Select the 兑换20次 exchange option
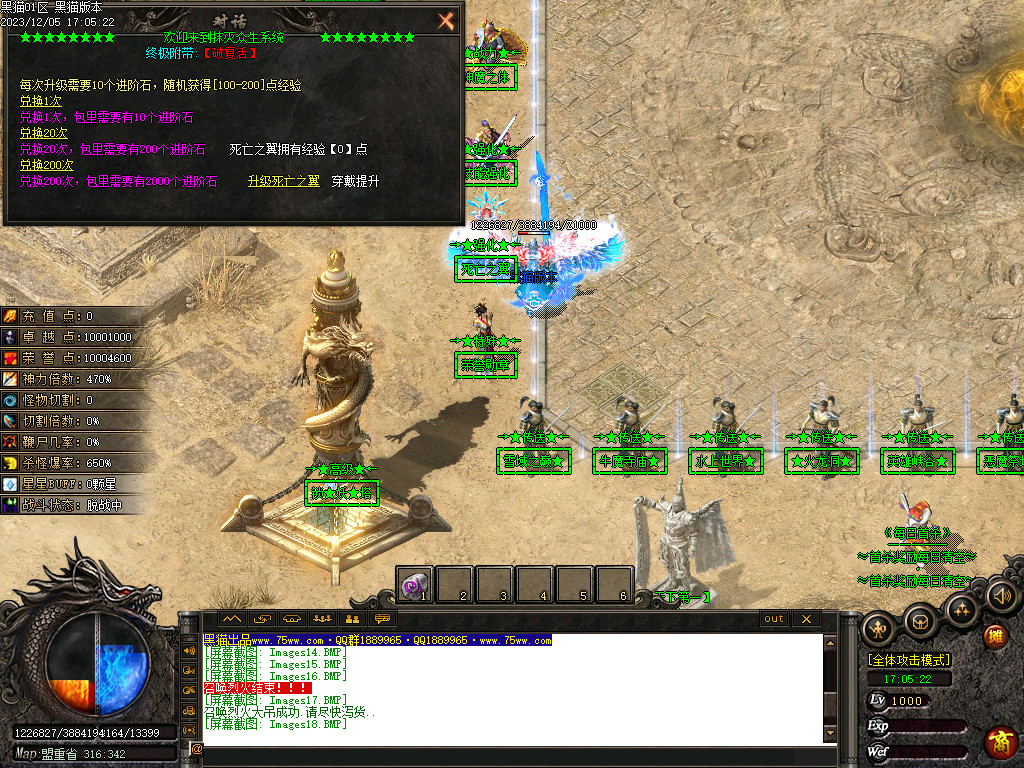Viewport: 1024px width, 768px height. click(44, 133)
